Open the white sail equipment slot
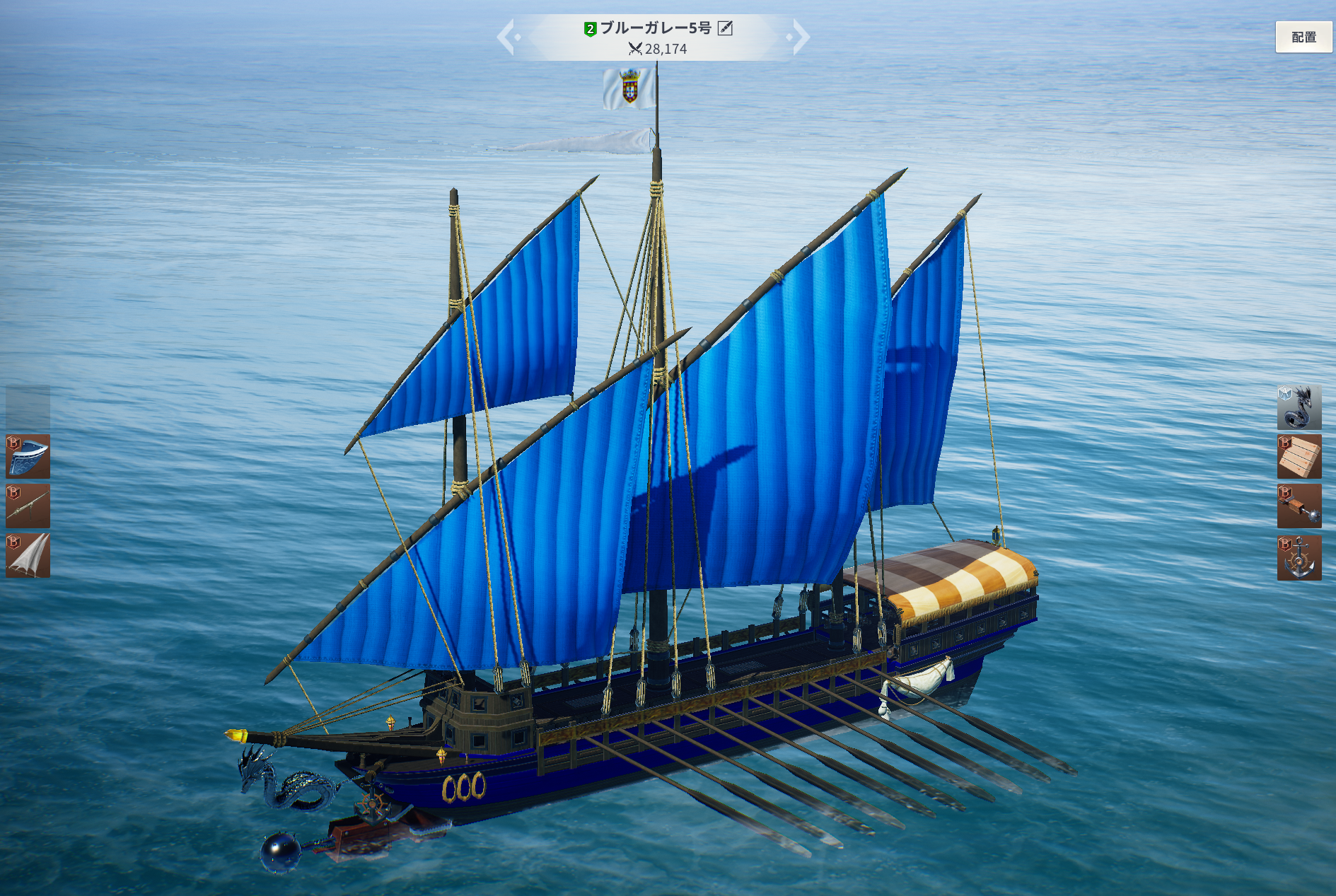The height and width of the screenshot is (896, 1336). tap(28, 556)
